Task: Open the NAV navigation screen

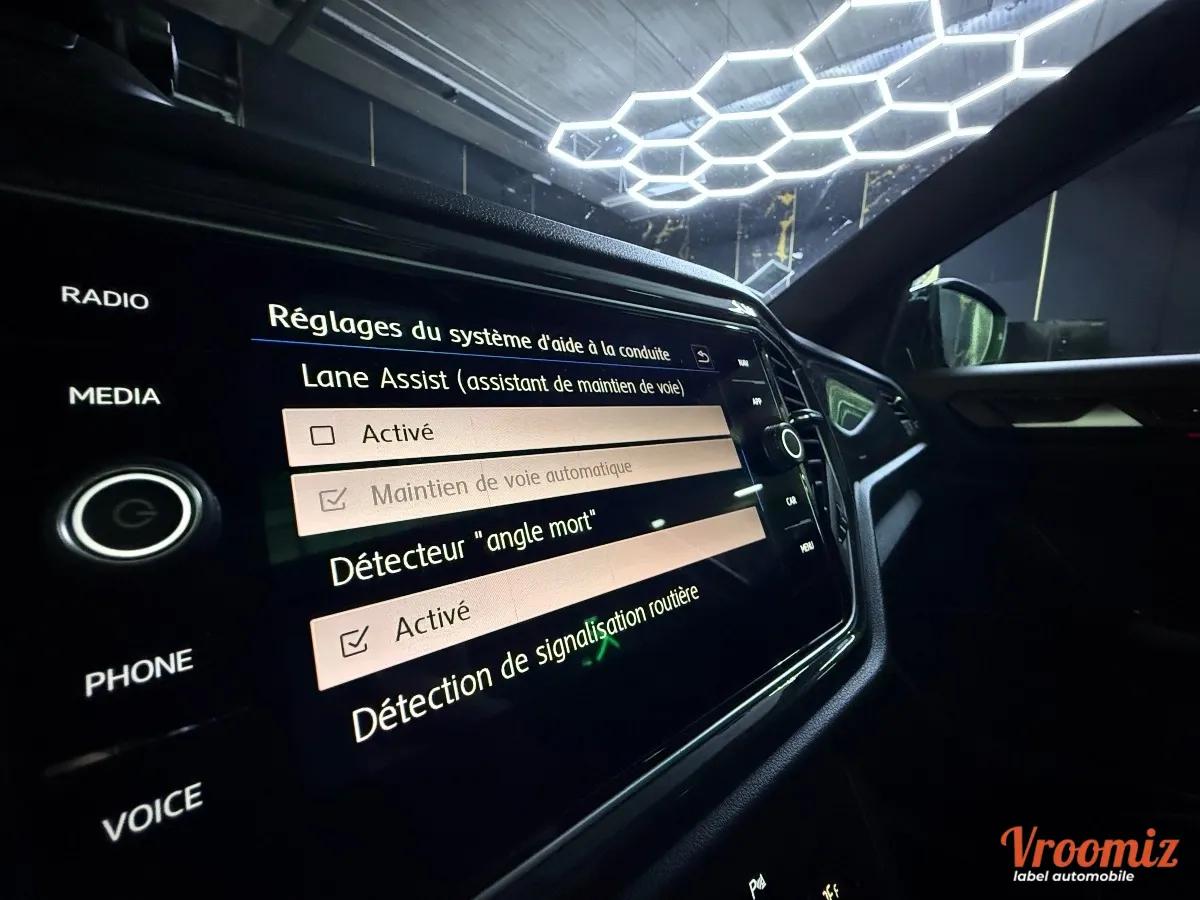Action: tap(742, 362)
